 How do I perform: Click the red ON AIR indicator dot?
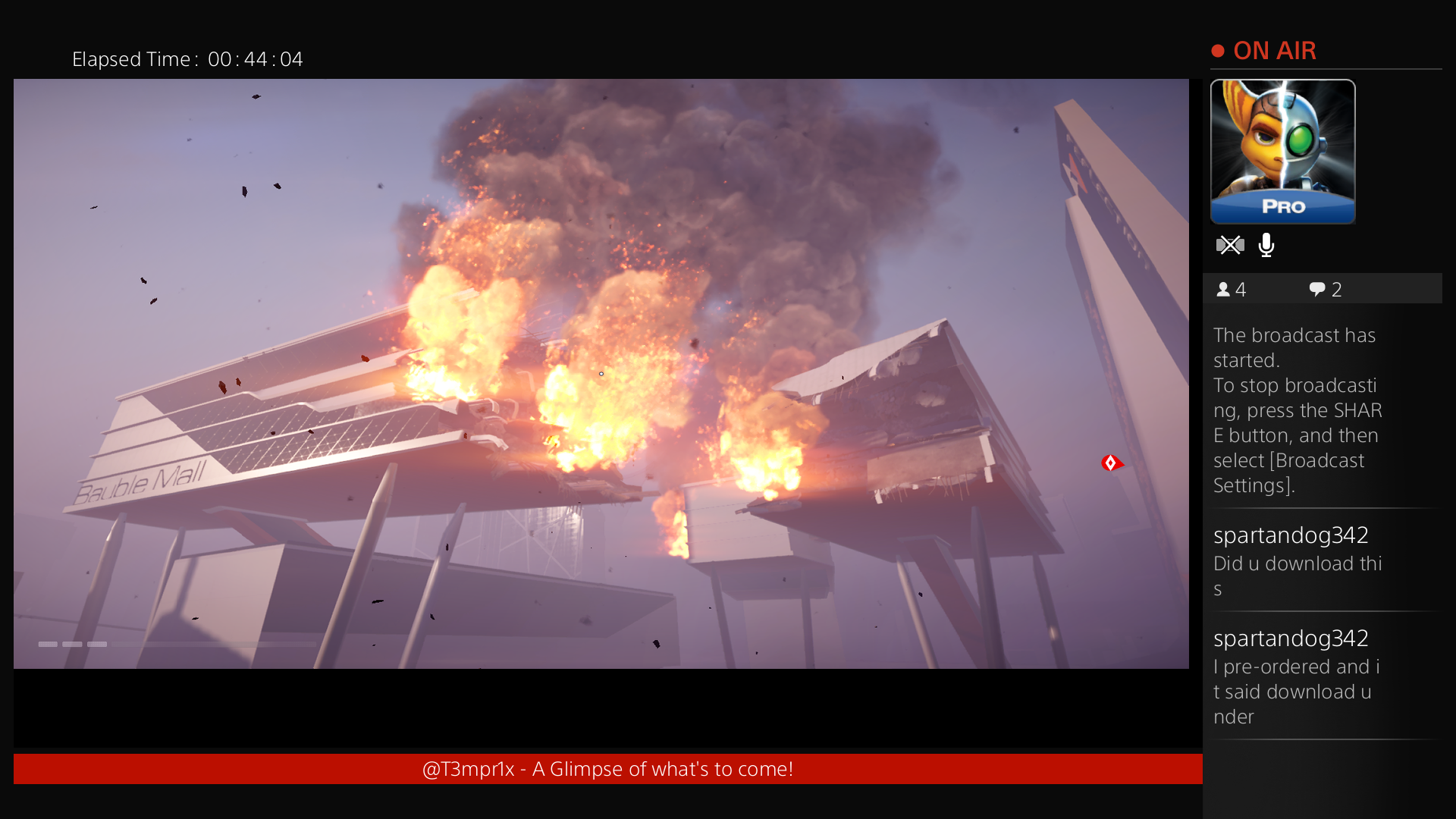click(x=1219, y=50)
